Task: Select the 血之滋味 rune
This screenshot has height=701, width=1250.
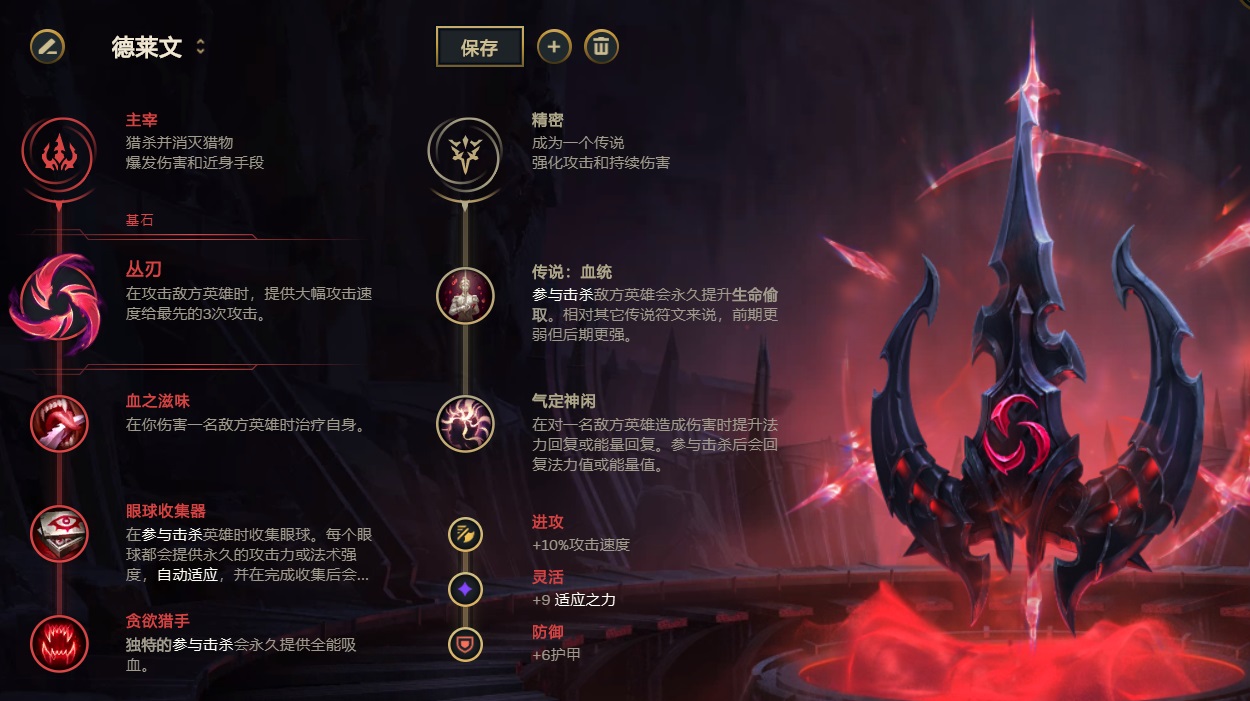Action: 59,423
